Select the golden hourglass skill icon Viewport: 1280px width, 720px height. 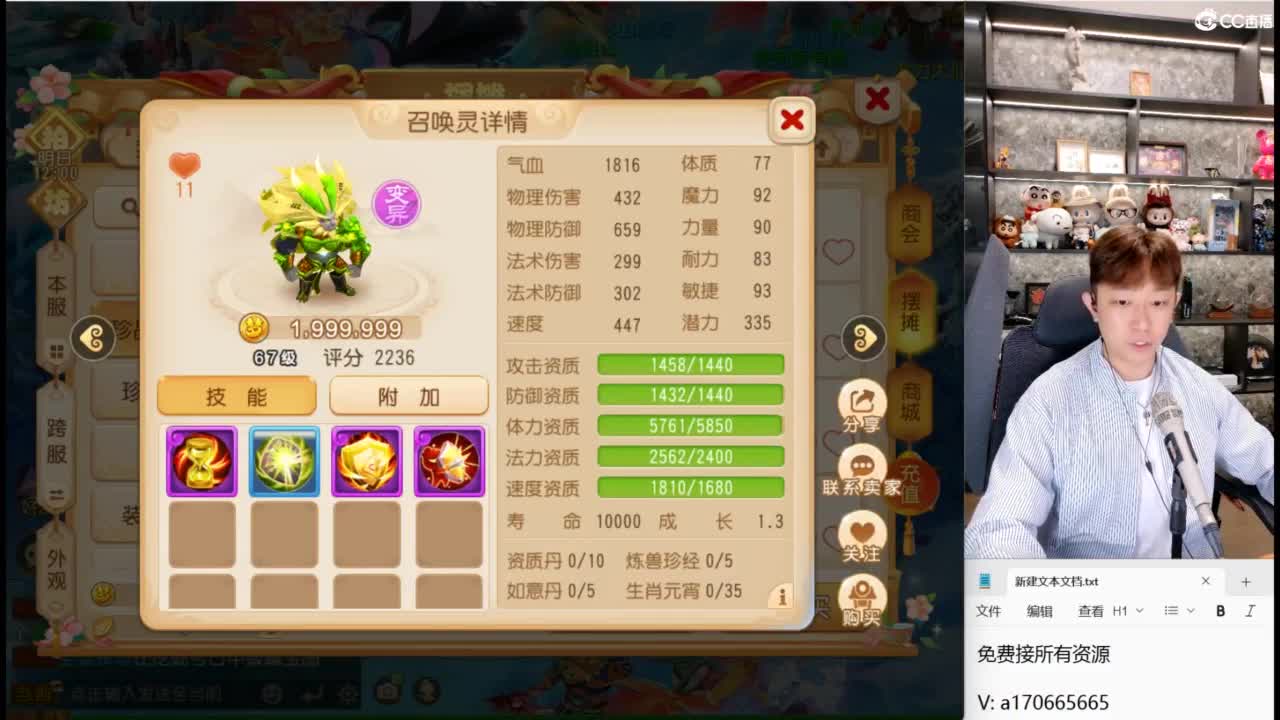coord(201,461)
